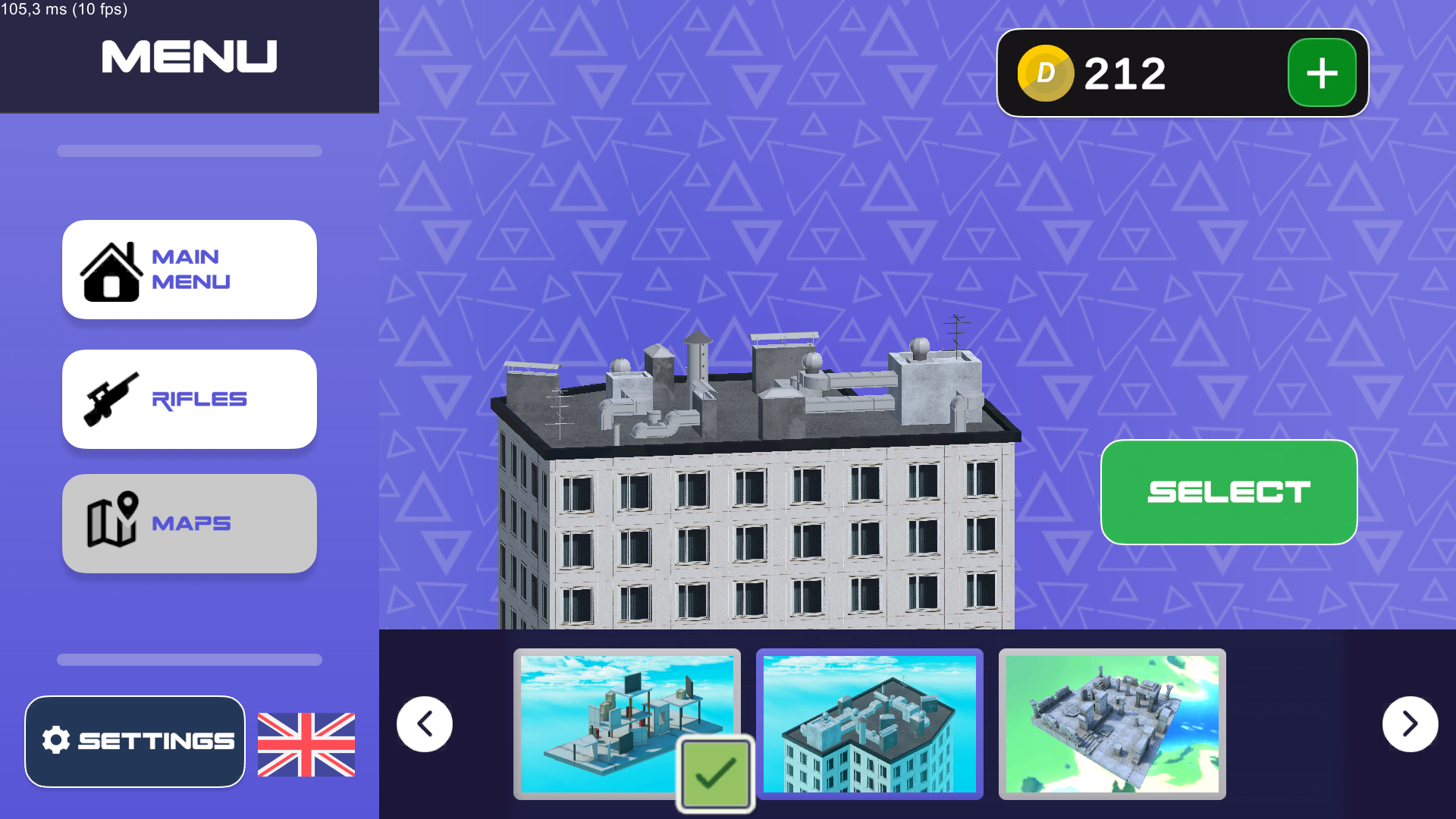Expand the sidebar divider bar at top
Image resolution: width=1456 pixels, height=819 pixels.
click(x=189, y=151)
